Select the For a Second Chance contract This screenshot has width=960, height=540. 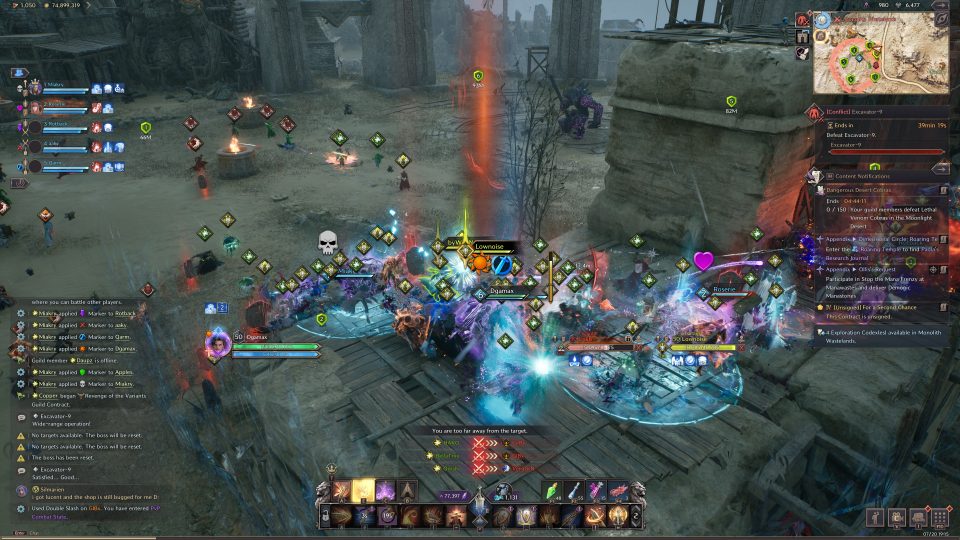(x=878, y=306)
